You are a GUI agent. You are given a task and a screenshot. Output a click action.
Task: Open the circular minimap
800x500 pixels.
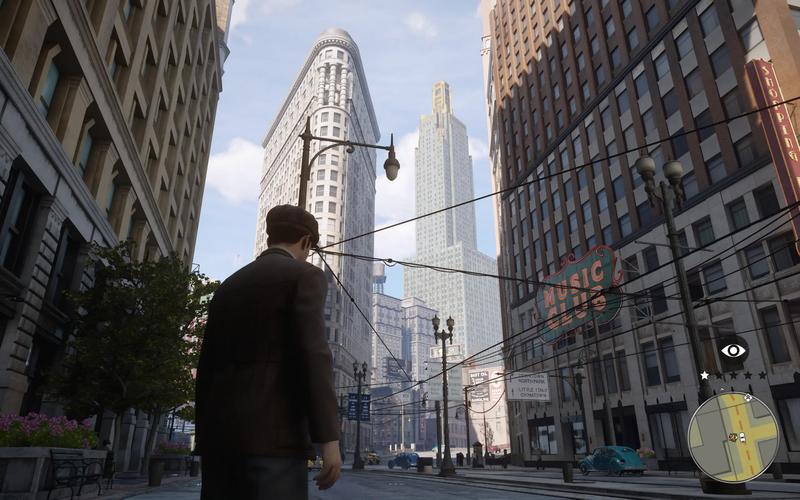coord(733,437)
